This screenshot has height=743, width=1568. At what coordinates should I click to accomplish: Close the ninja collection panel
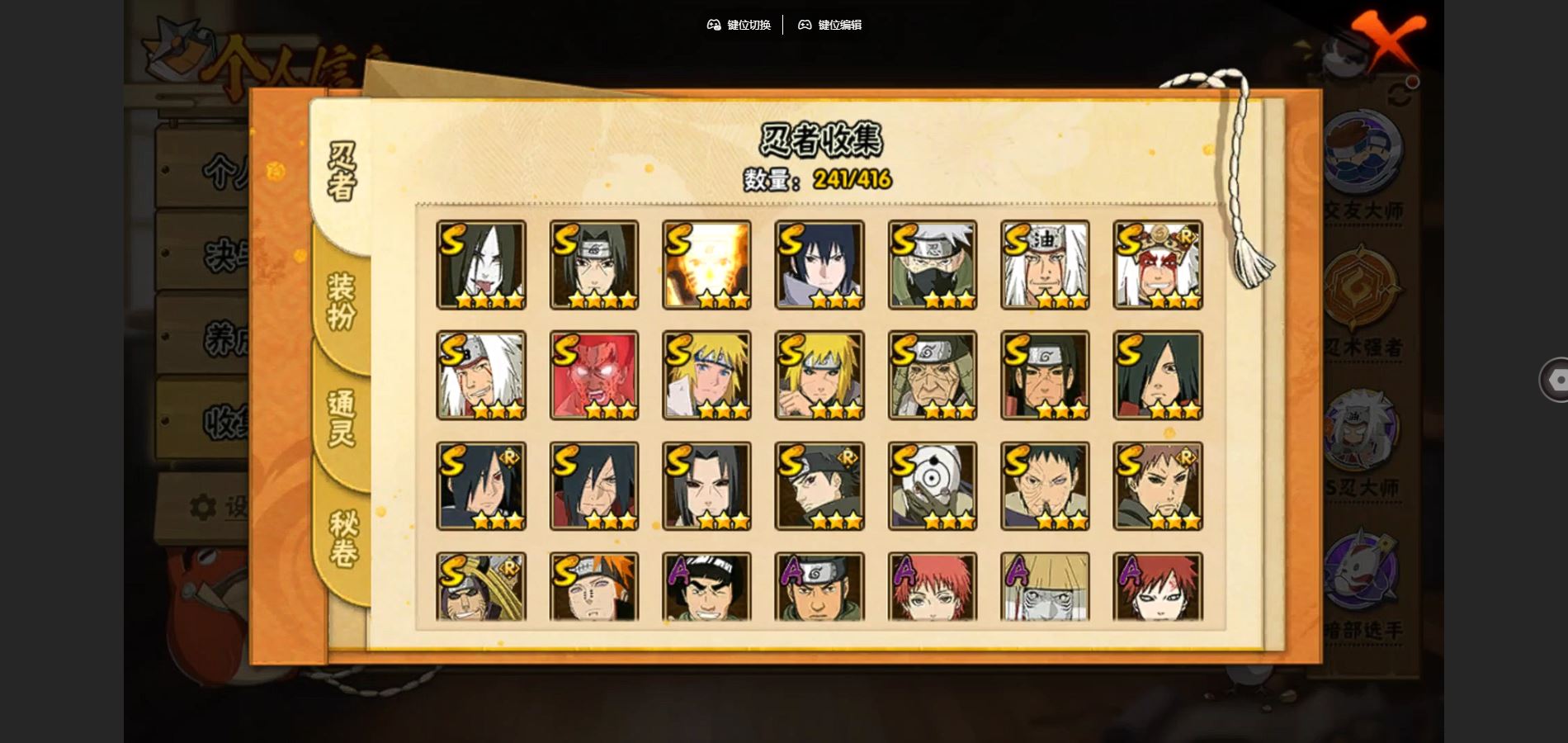(1388, 41)
